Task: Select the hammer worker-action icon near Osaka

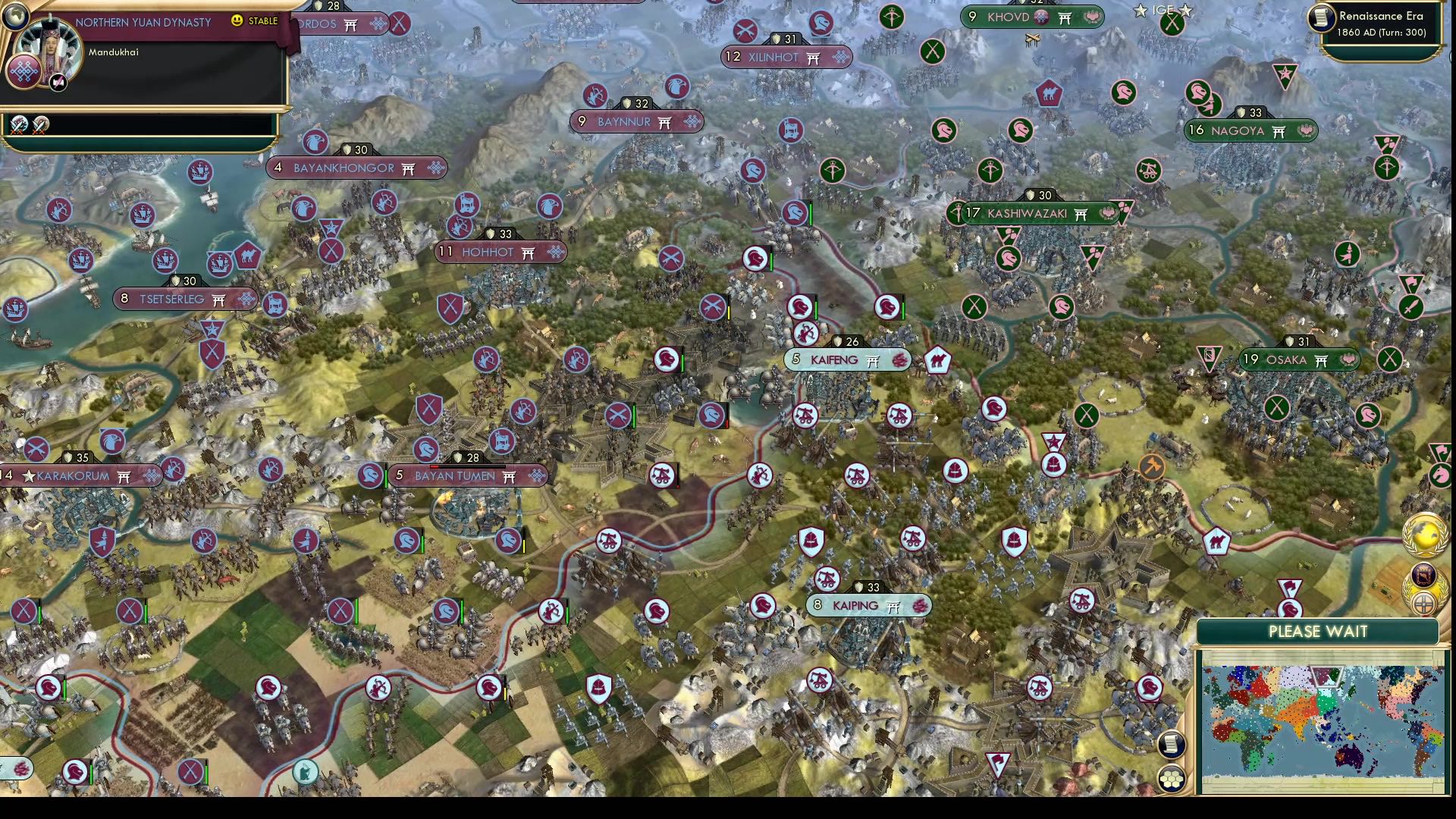Action: point(1151,467)
